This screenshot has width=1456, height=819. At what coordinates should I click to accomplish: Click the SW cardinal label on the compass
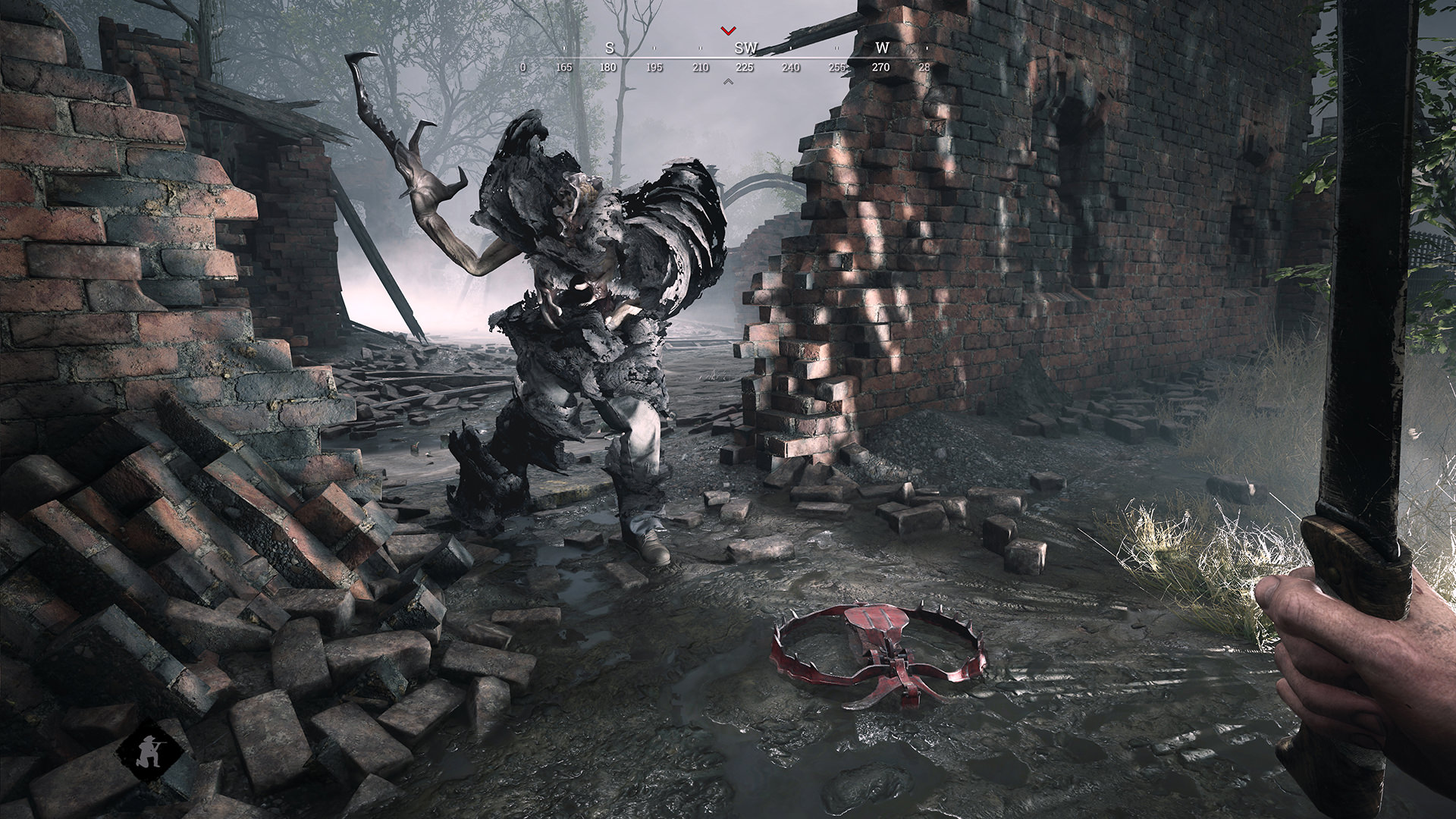point(745,49)
